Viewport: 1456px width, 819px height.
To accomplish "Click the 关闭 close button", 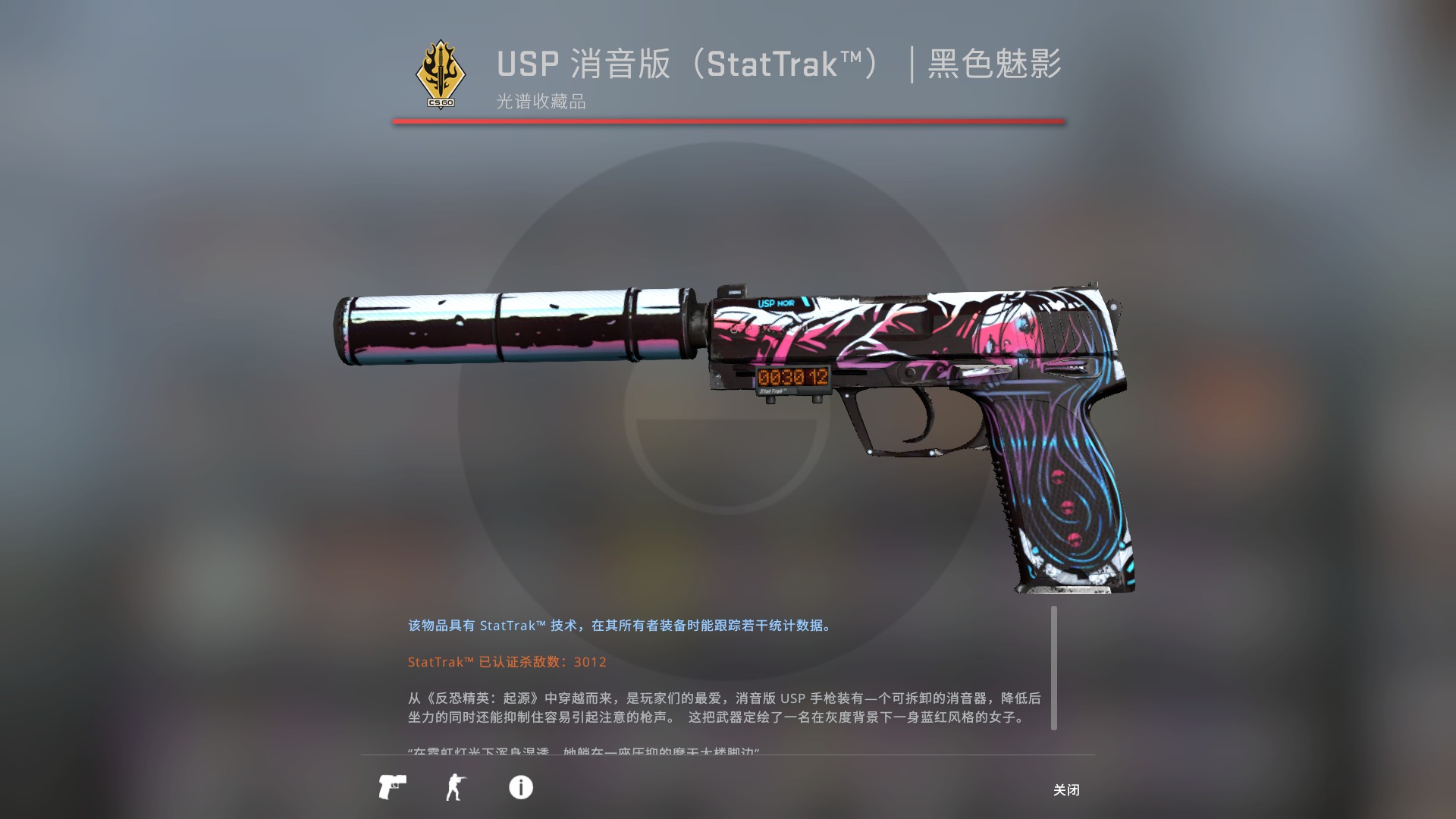I will point(1066,790).
